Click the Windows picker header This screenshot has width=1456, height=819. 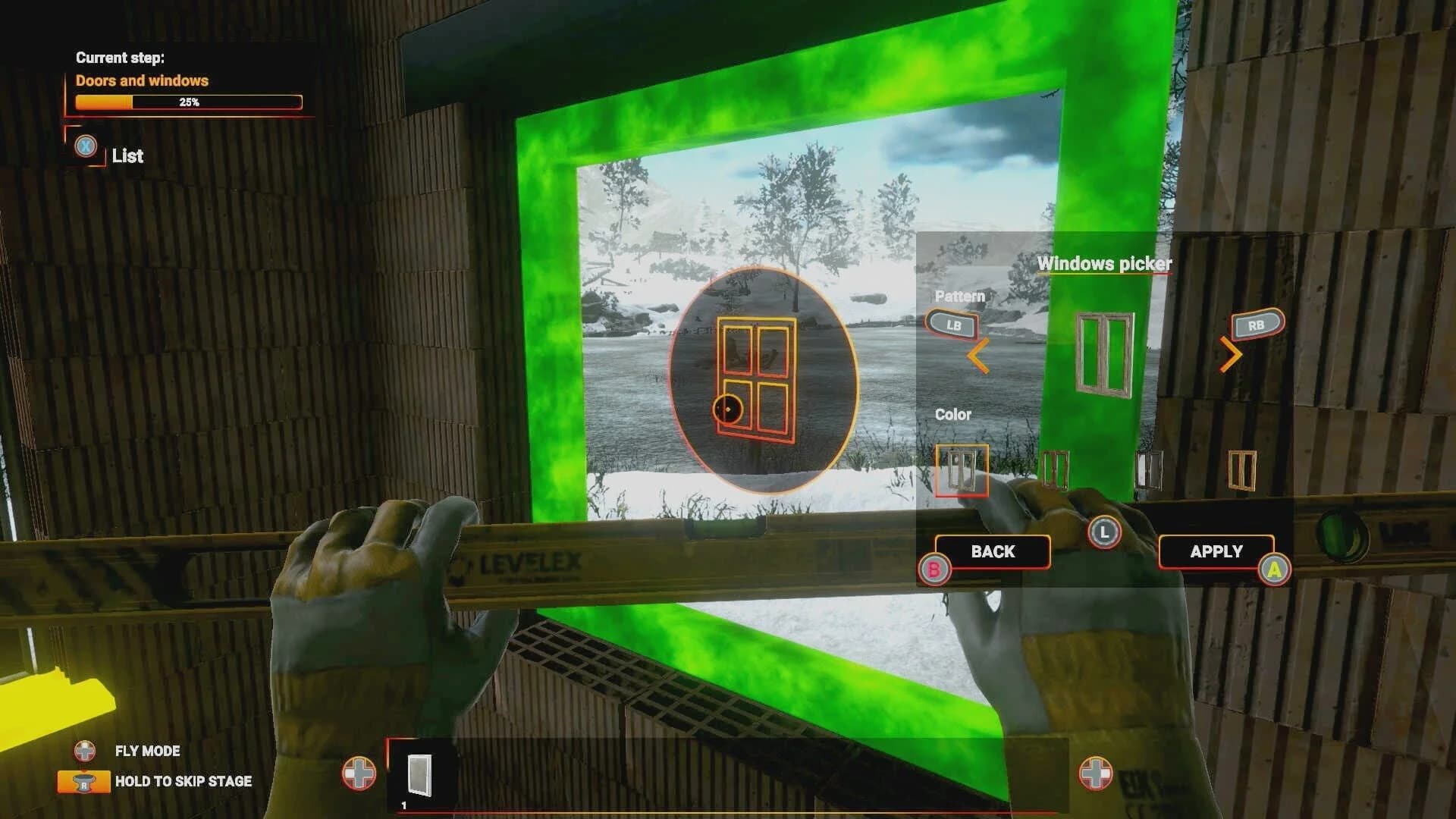point(1106,265)
